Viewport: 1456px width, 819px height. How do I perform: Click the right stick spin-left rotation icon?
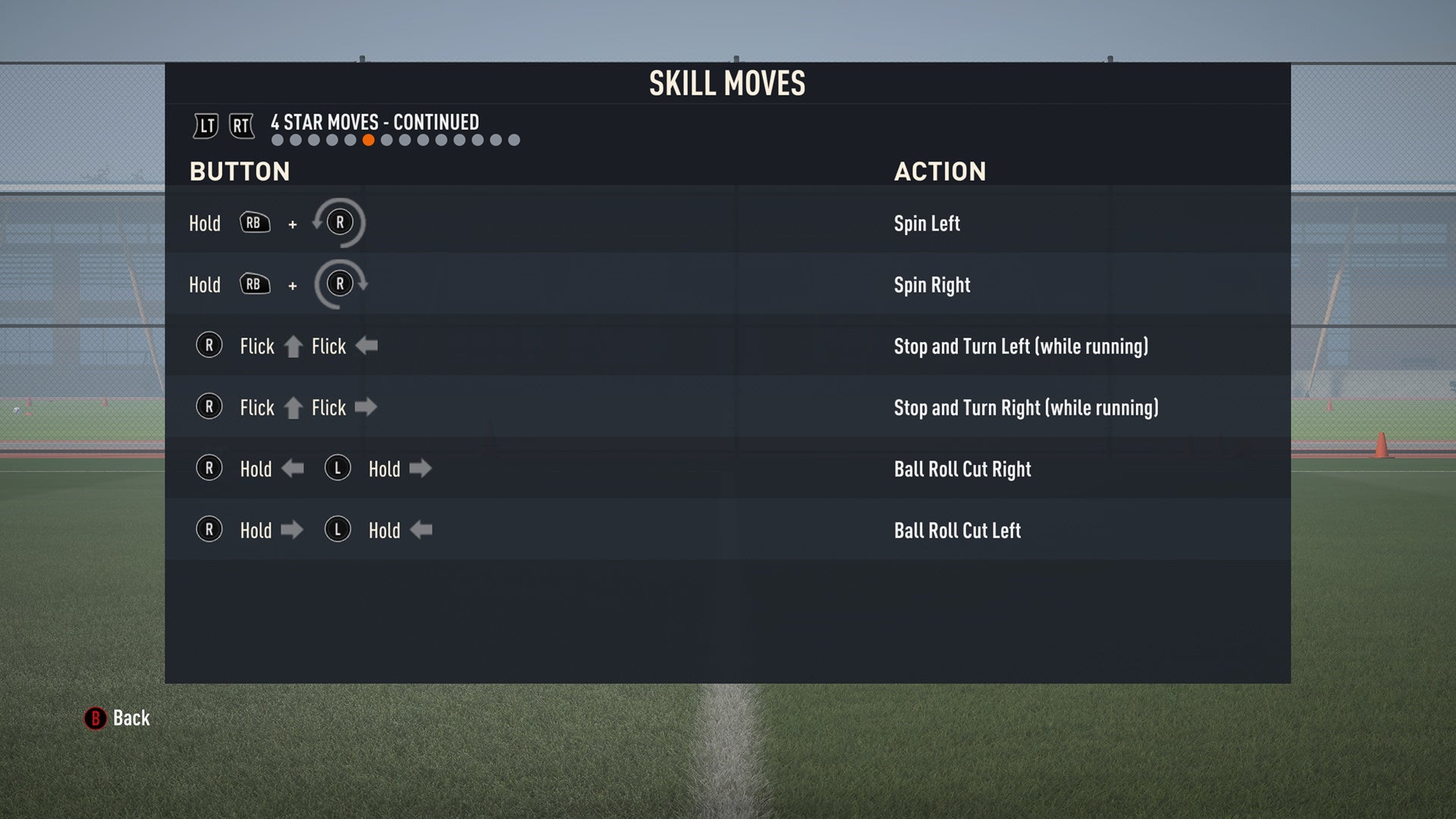pyautogui.click(x=340, y=222)
